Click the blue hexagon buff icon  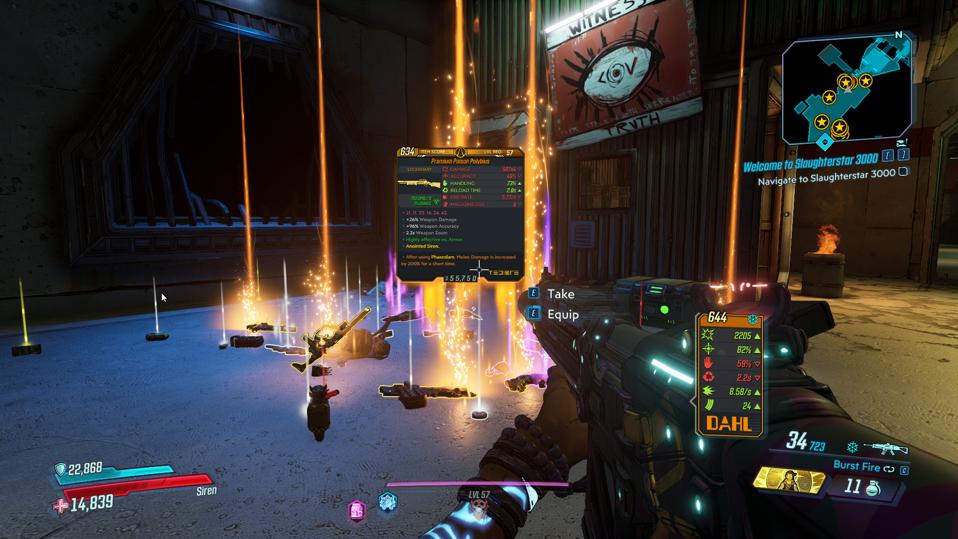[387, 501]
